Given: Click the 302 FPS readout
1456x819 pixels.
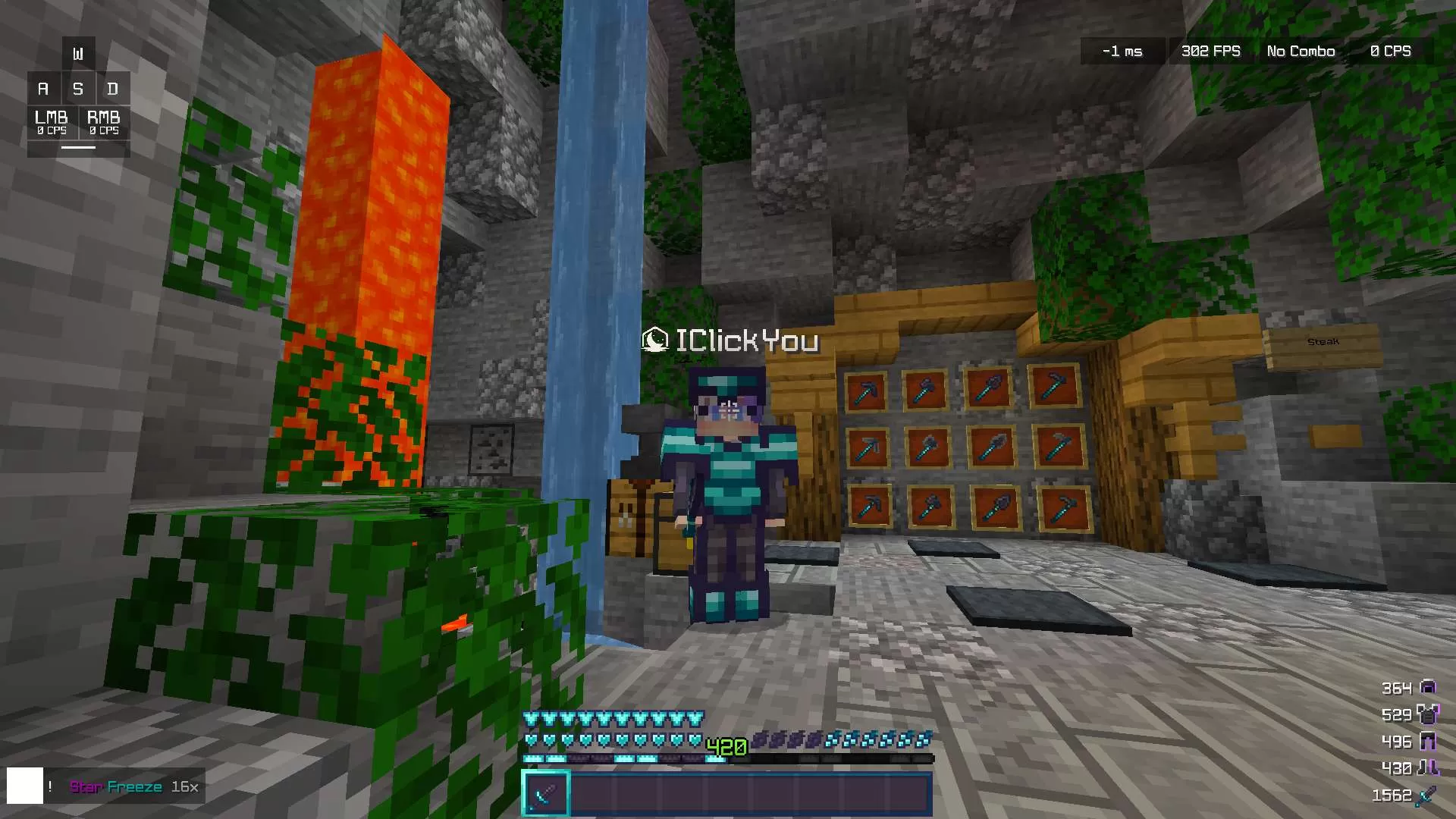Looking at the screenshot, I should click(x=1210, y=51).
